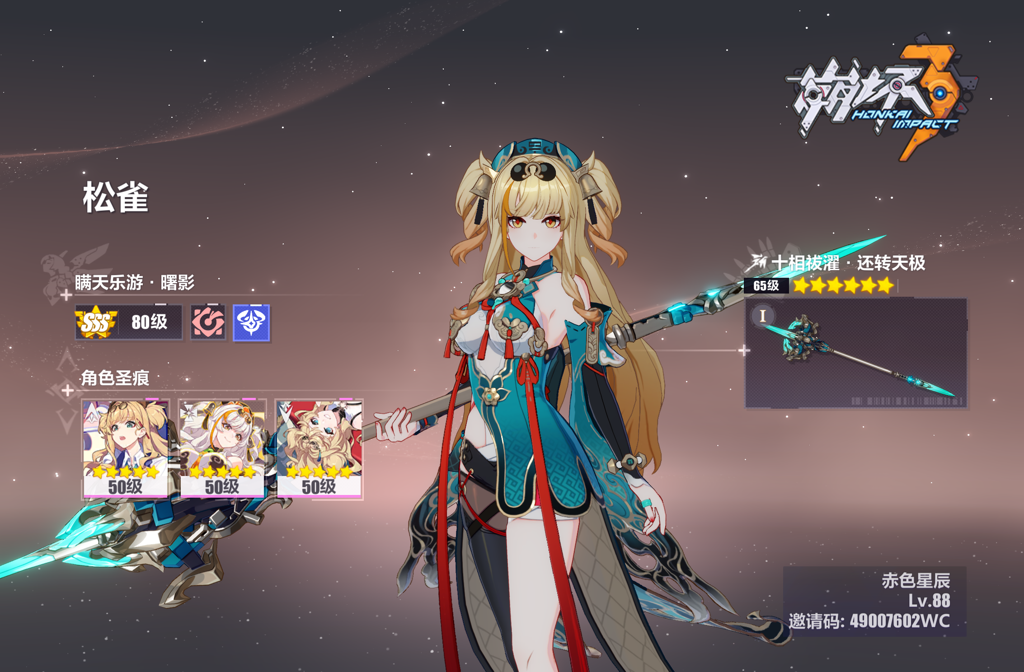Click the blue emblem type icon
This screenshot has width=1024, height=672.
tap(251, 323)
